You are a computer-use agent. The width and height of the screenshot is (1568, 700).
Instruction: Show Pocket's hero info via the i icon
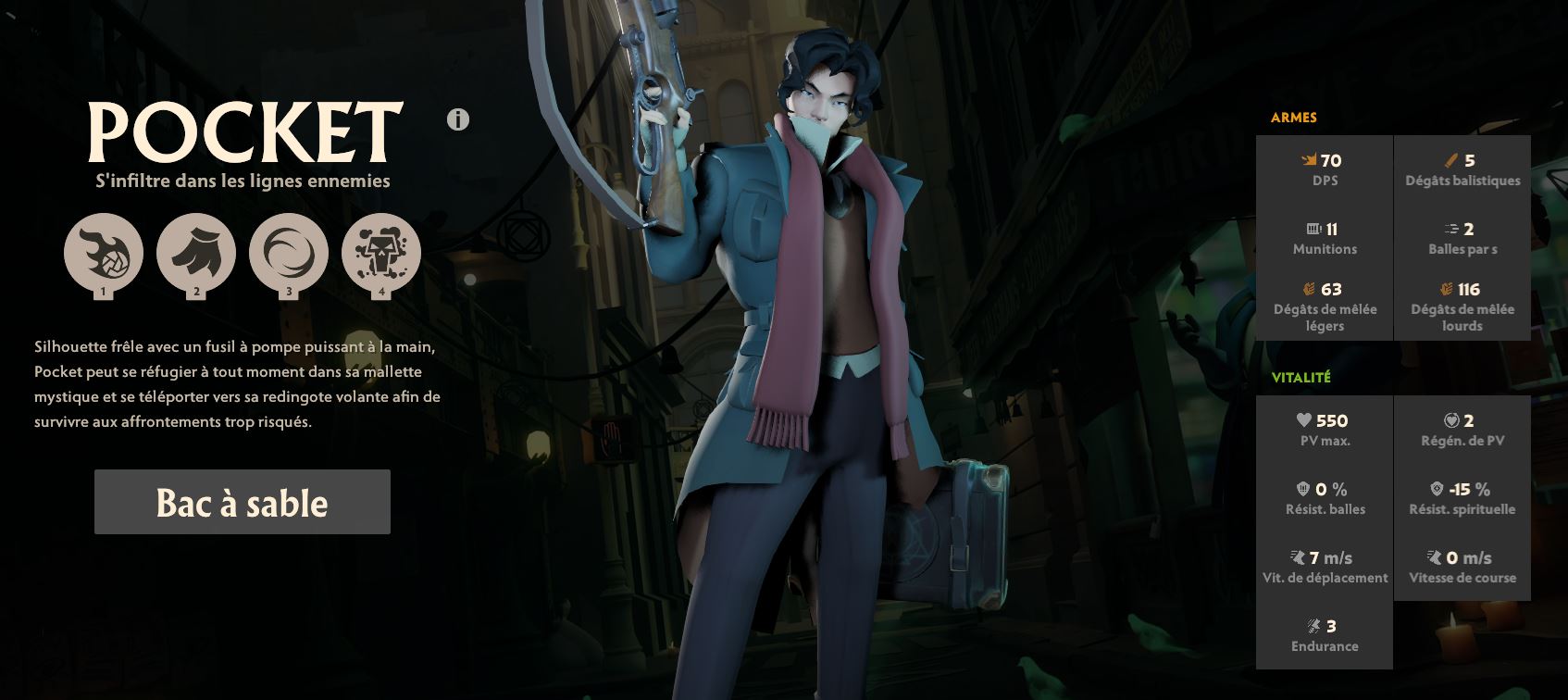[458, 119]
